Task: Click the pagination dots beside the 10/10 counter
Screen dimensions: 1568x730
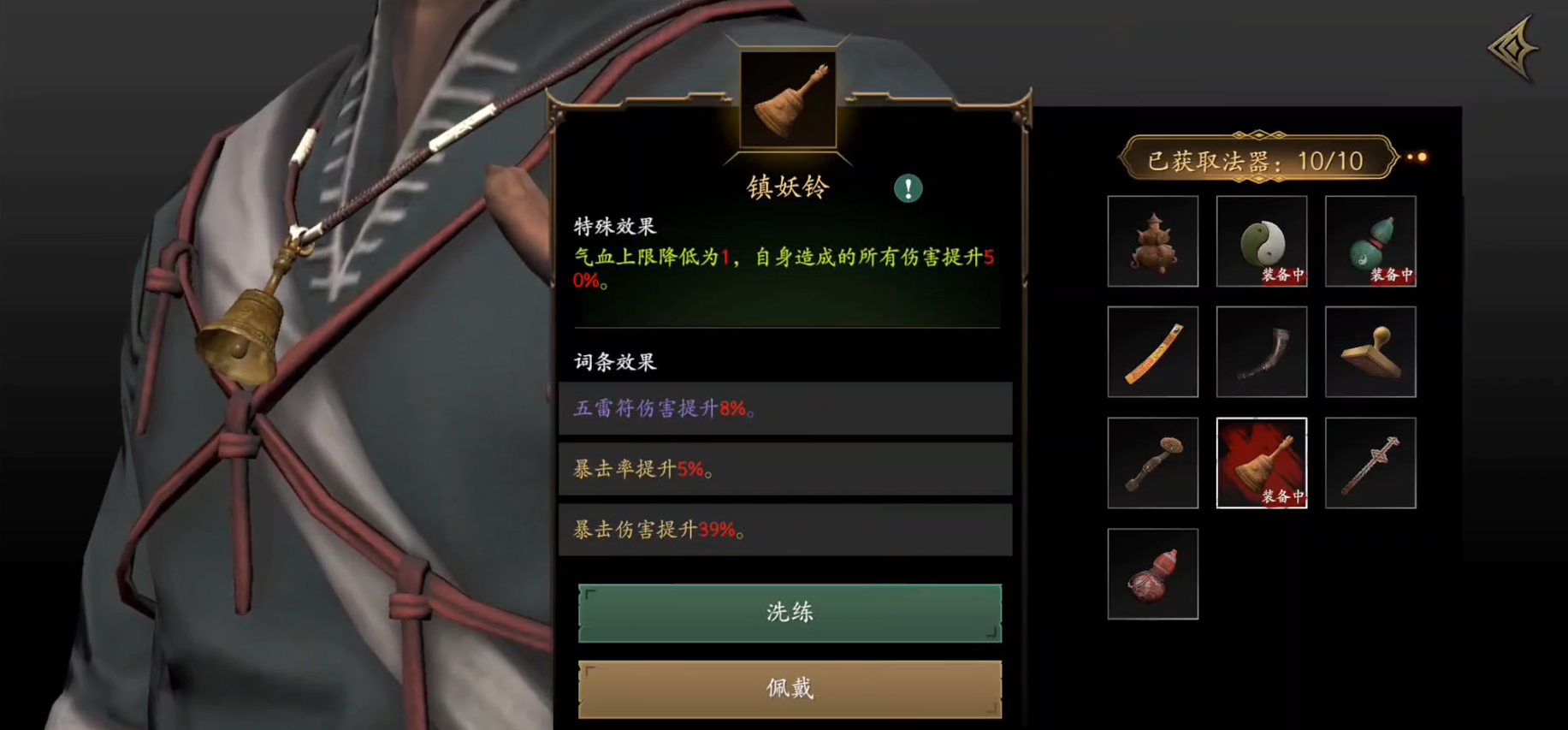Action: [x=1416, y=157]
